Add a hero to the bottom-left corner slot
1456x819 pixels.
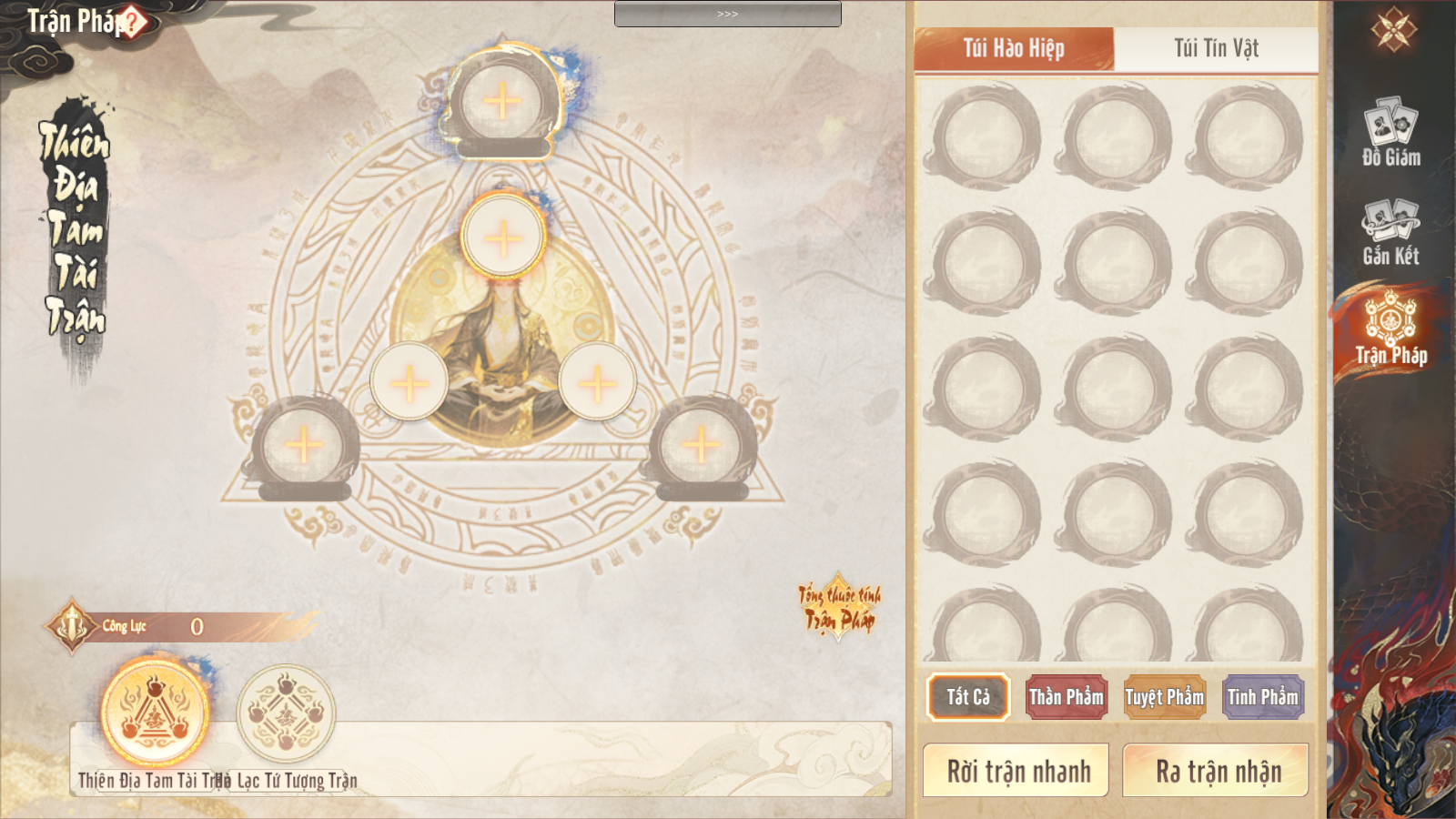tap(304, 446)
